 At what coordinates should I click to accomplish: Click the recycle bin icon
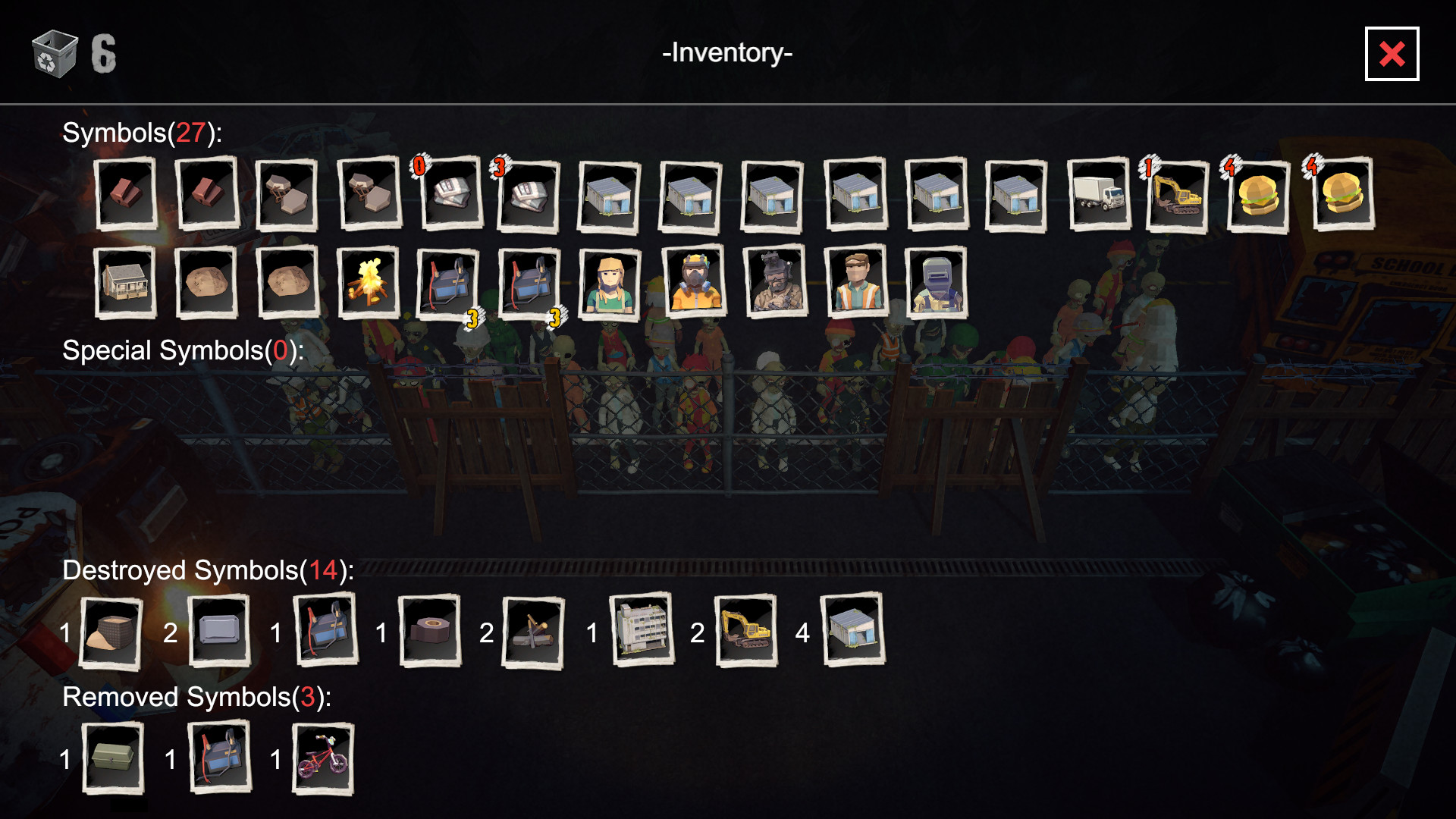[55, 54]
